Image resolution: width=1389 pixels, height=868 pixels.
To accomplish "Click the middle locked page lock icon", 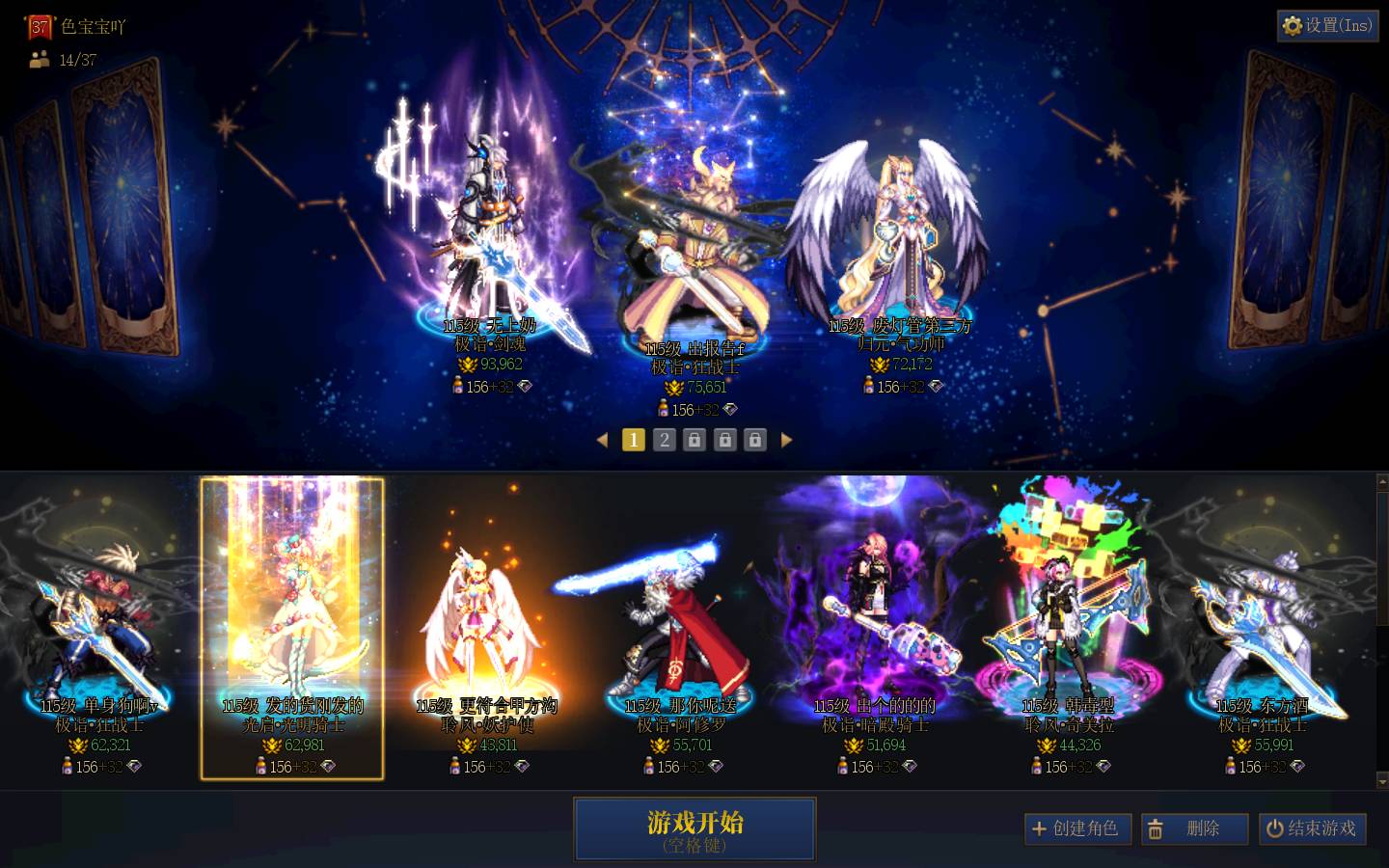I will (724, 440).
